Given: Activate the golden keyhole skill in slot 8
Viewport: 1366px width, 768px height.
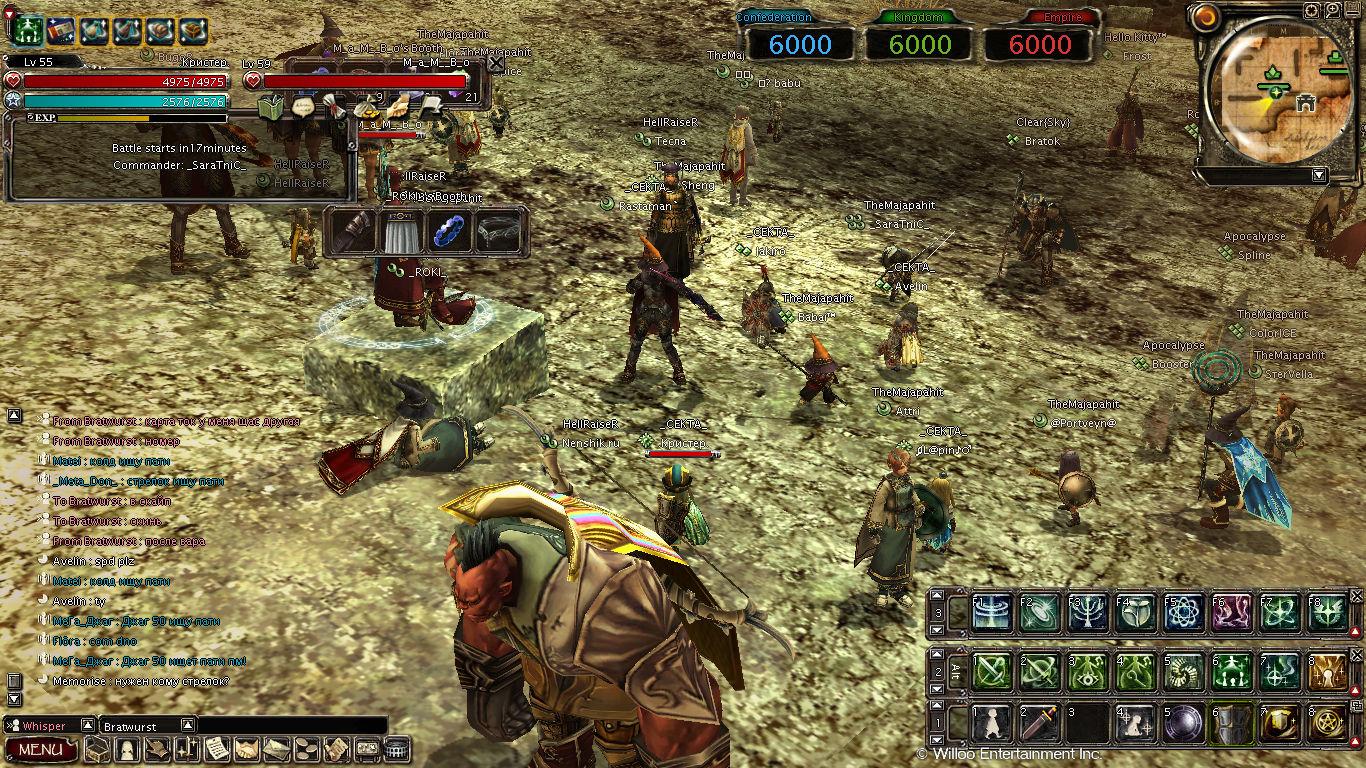Looking at the screenshot, I should tap(1328, 671).
